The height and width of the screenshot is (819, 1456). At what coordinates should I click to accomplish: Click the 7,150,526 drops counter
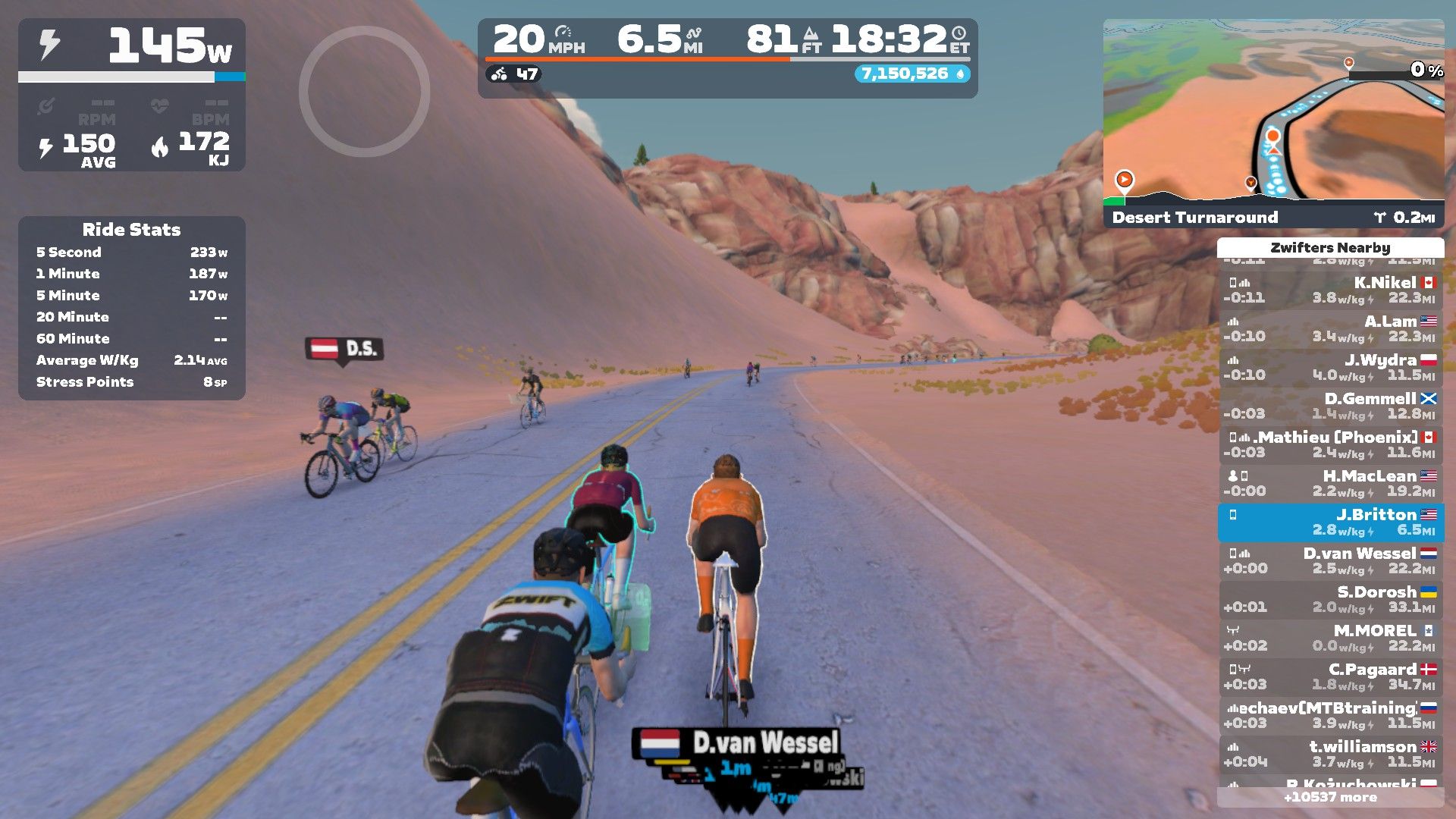click(x=912, y=74)
